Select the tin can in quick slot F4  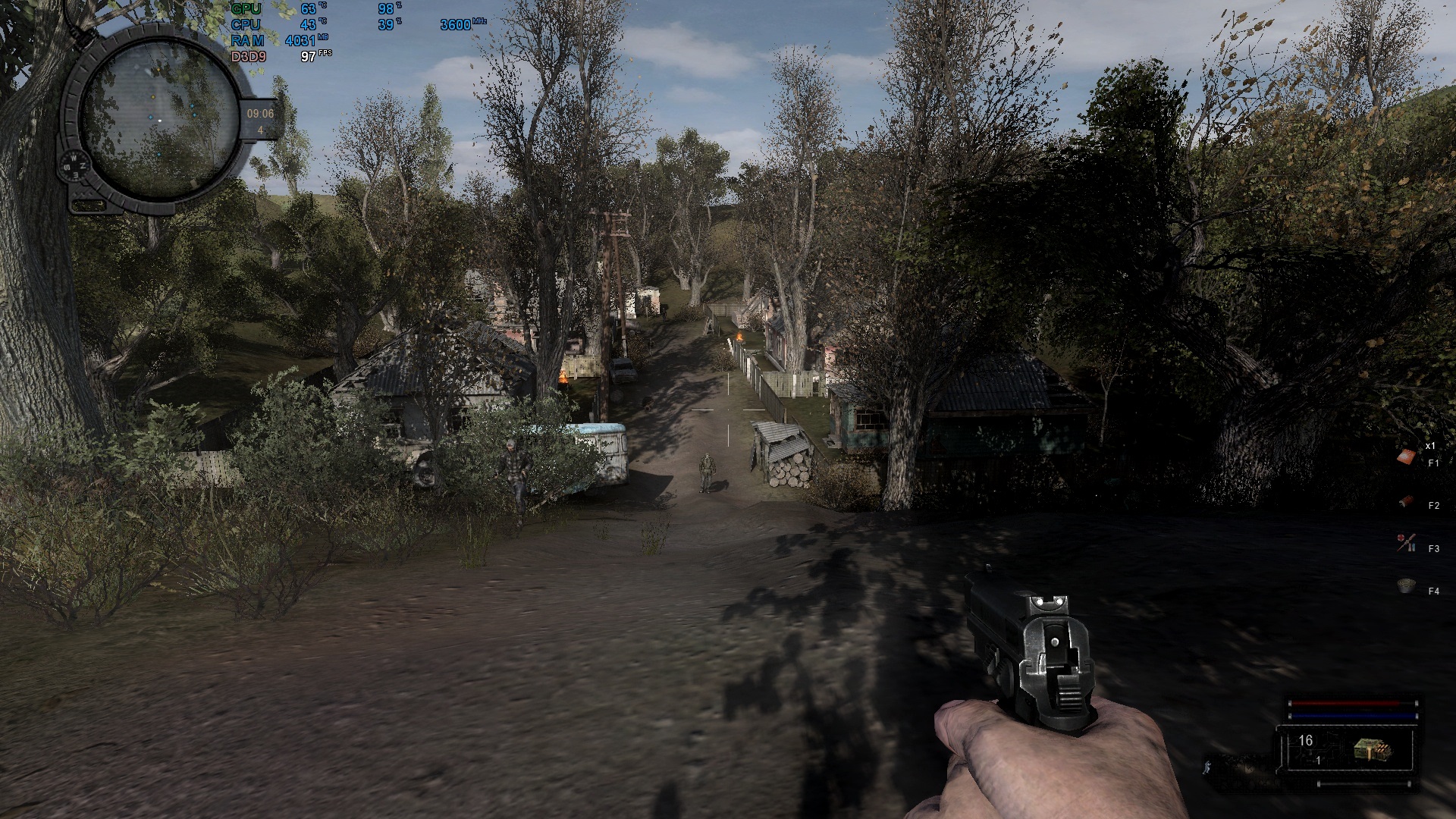(1407, 586)
